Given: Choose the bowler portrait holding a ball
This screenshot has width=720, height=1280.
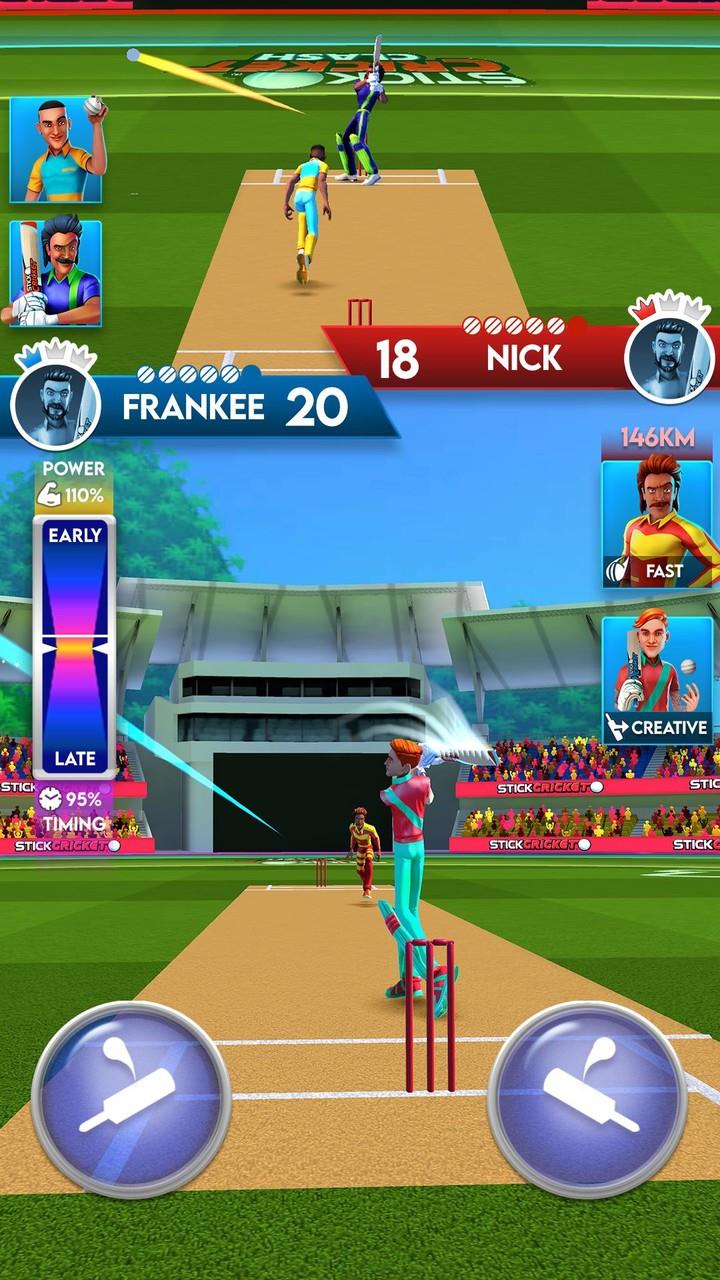Looking at the screenshot, I should click(x=56, y=150).
